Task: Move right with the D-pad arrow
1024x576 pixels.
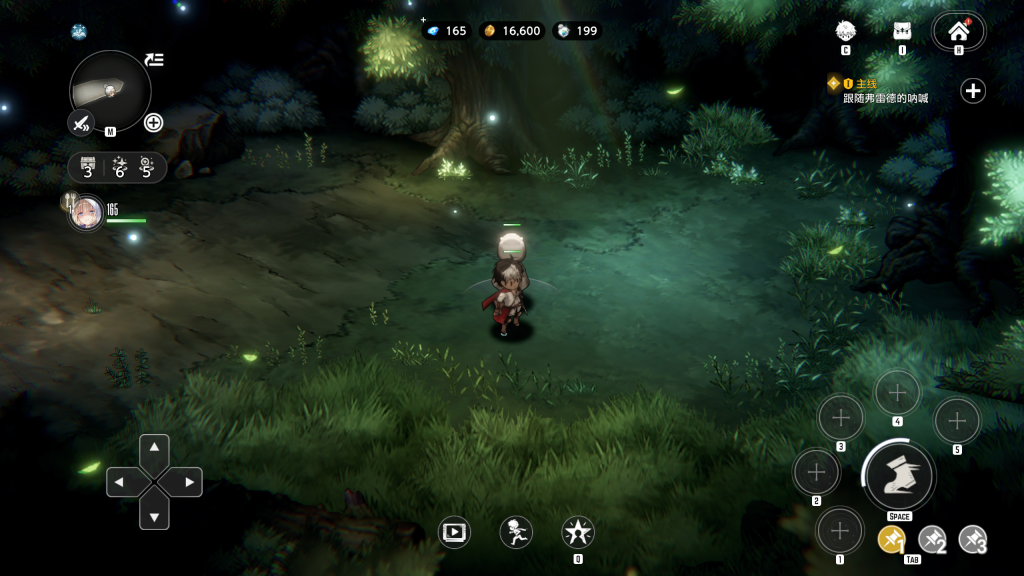Action: (x=189, y=482)
